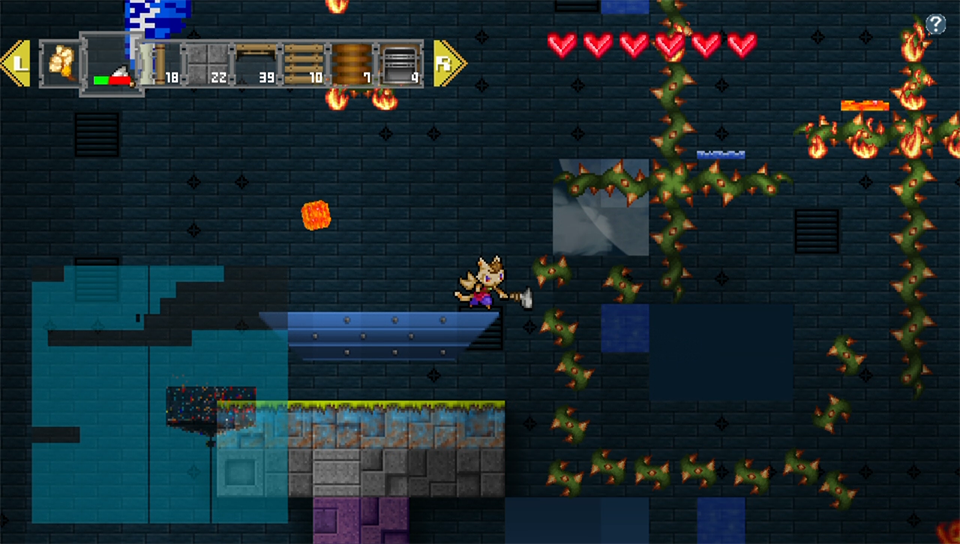Pick the wooden platform stack of 39
Image resolution: width=960 pixels, height=544 pixels.
coord(254,64)
